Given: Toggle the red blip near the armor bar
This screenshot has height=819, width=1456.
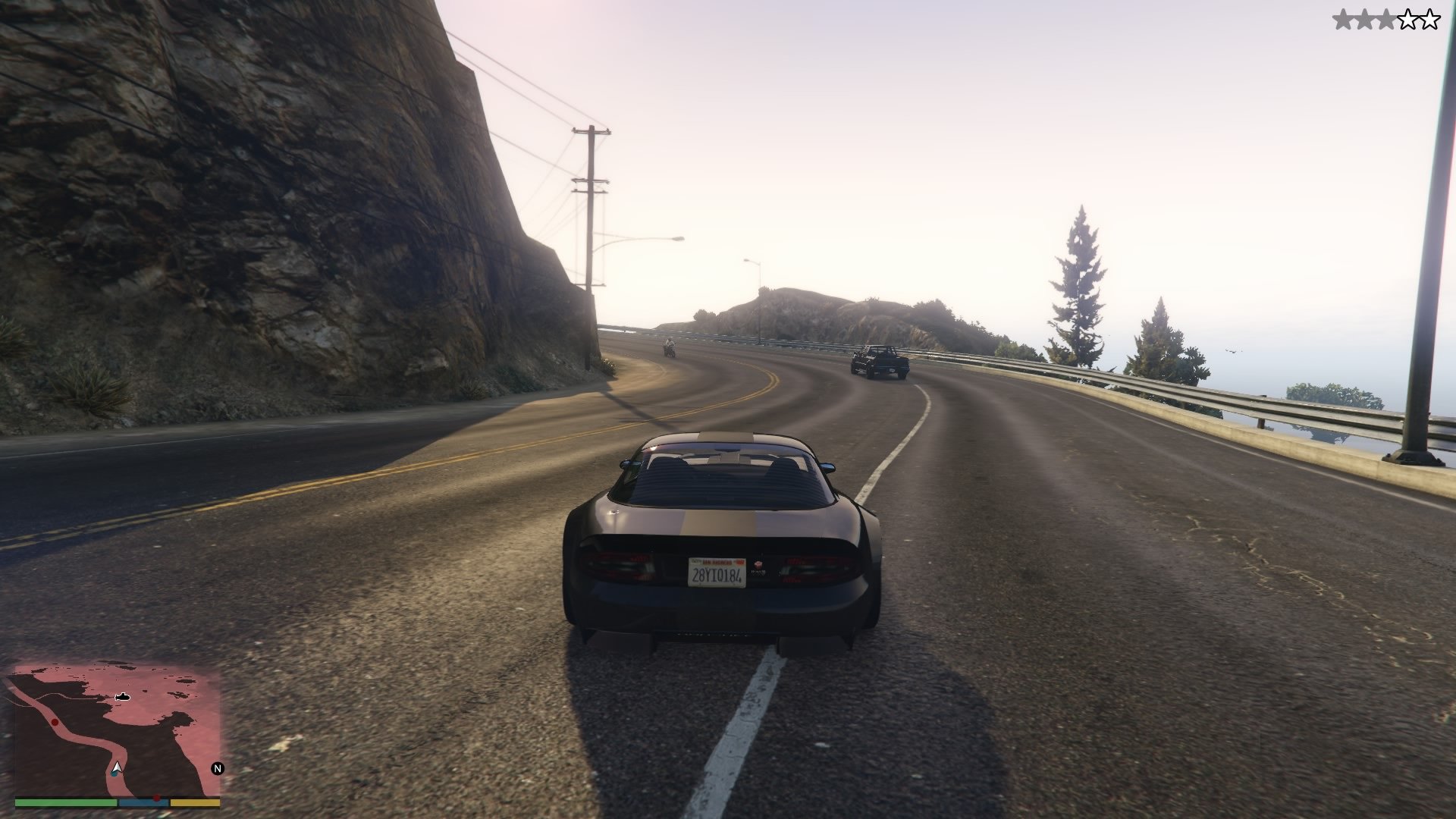Looking at the screenshot, I should [x=157, y=797].
